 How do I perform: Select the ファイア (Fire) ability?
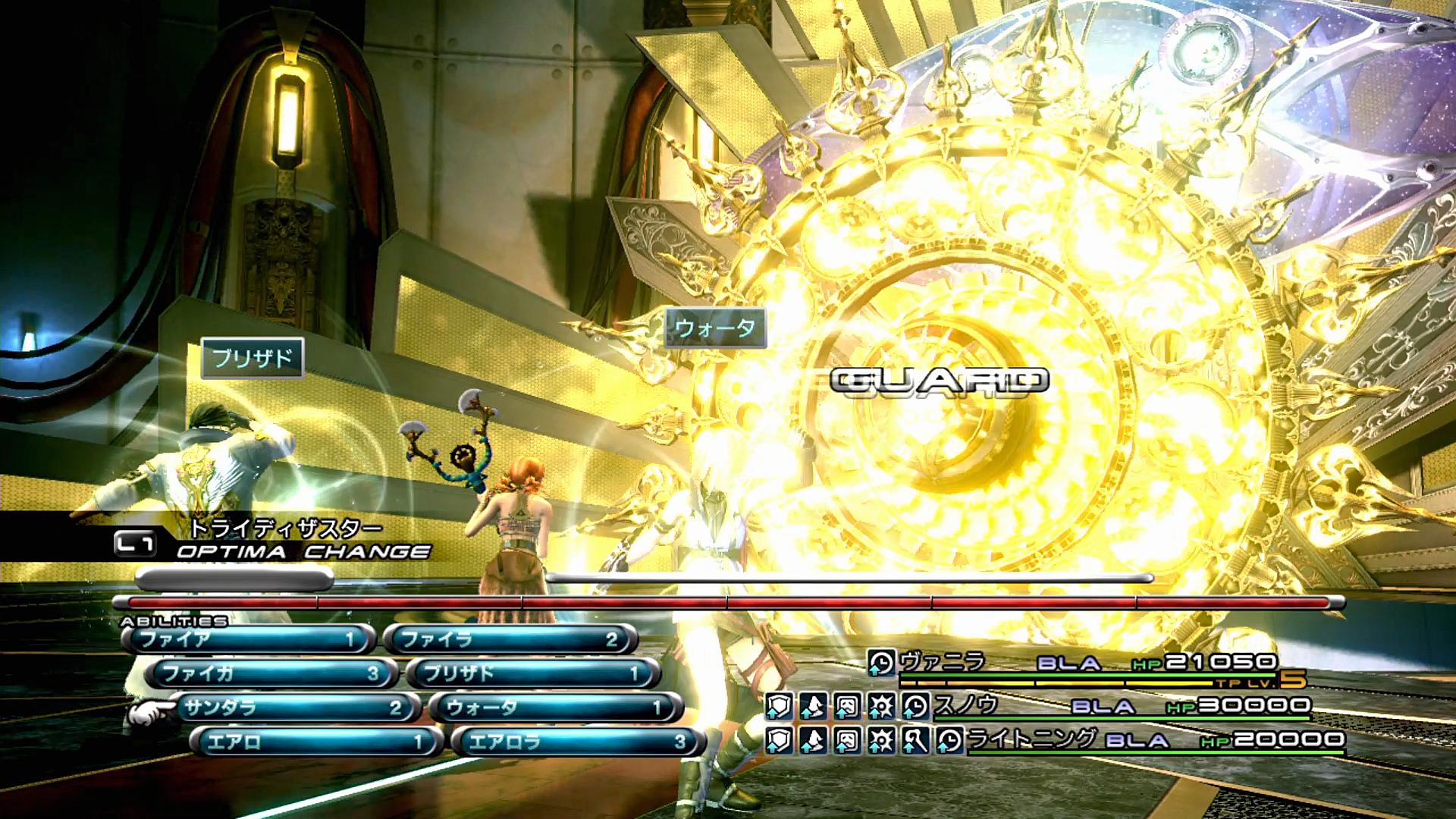click(247, 639)
